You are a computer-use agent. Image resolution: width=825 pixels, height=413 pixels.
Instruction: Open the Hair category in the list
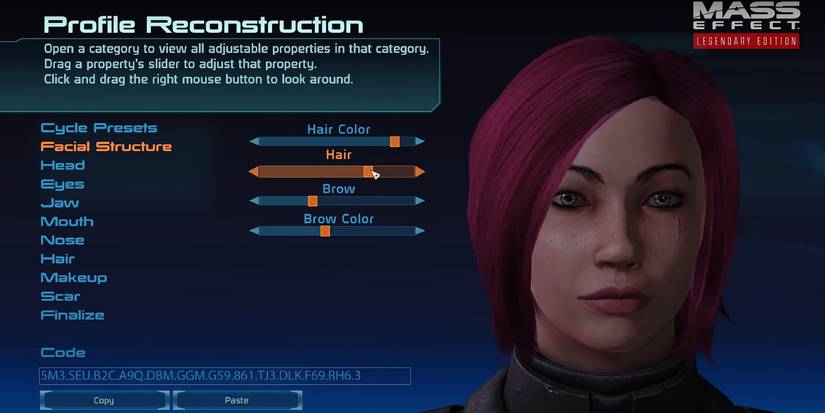57,259
